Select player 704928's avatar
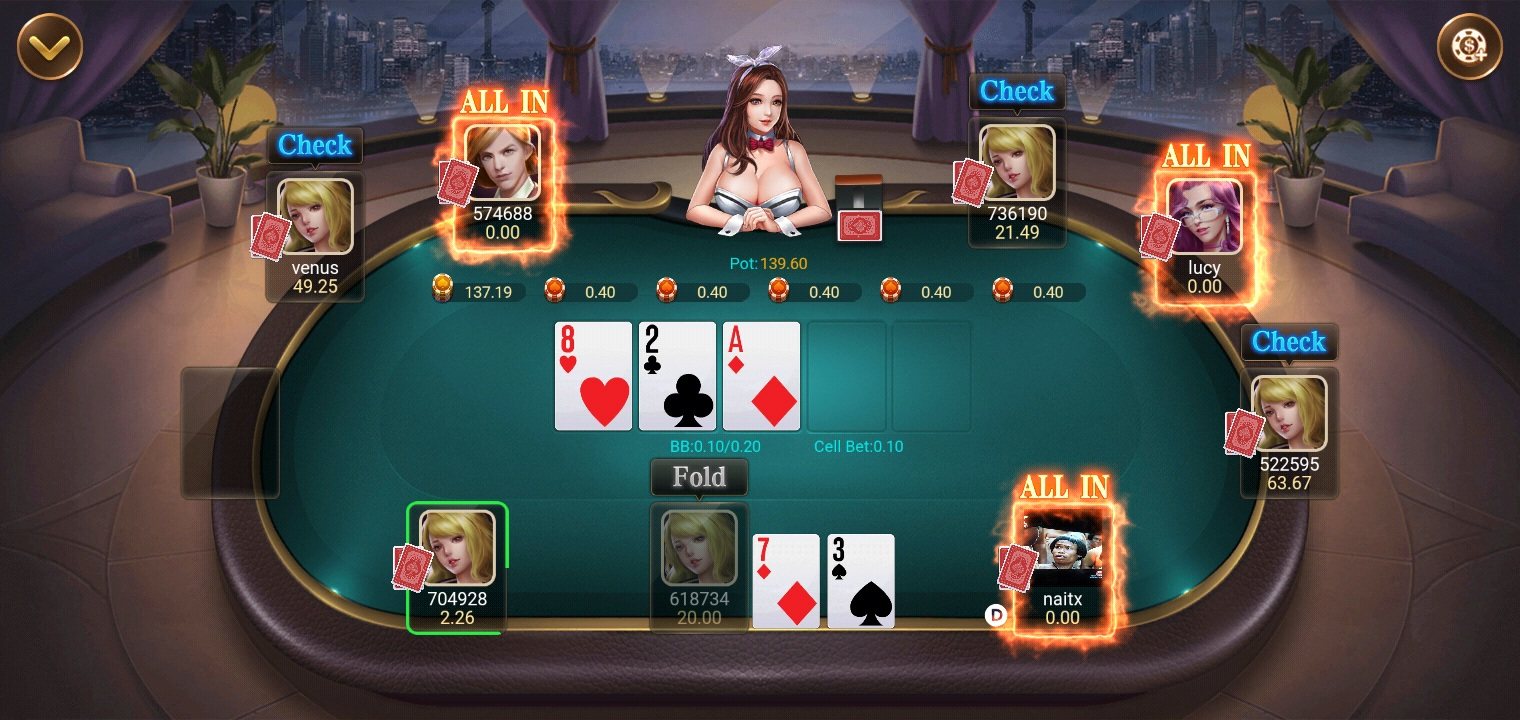 [x=457, y=548]
